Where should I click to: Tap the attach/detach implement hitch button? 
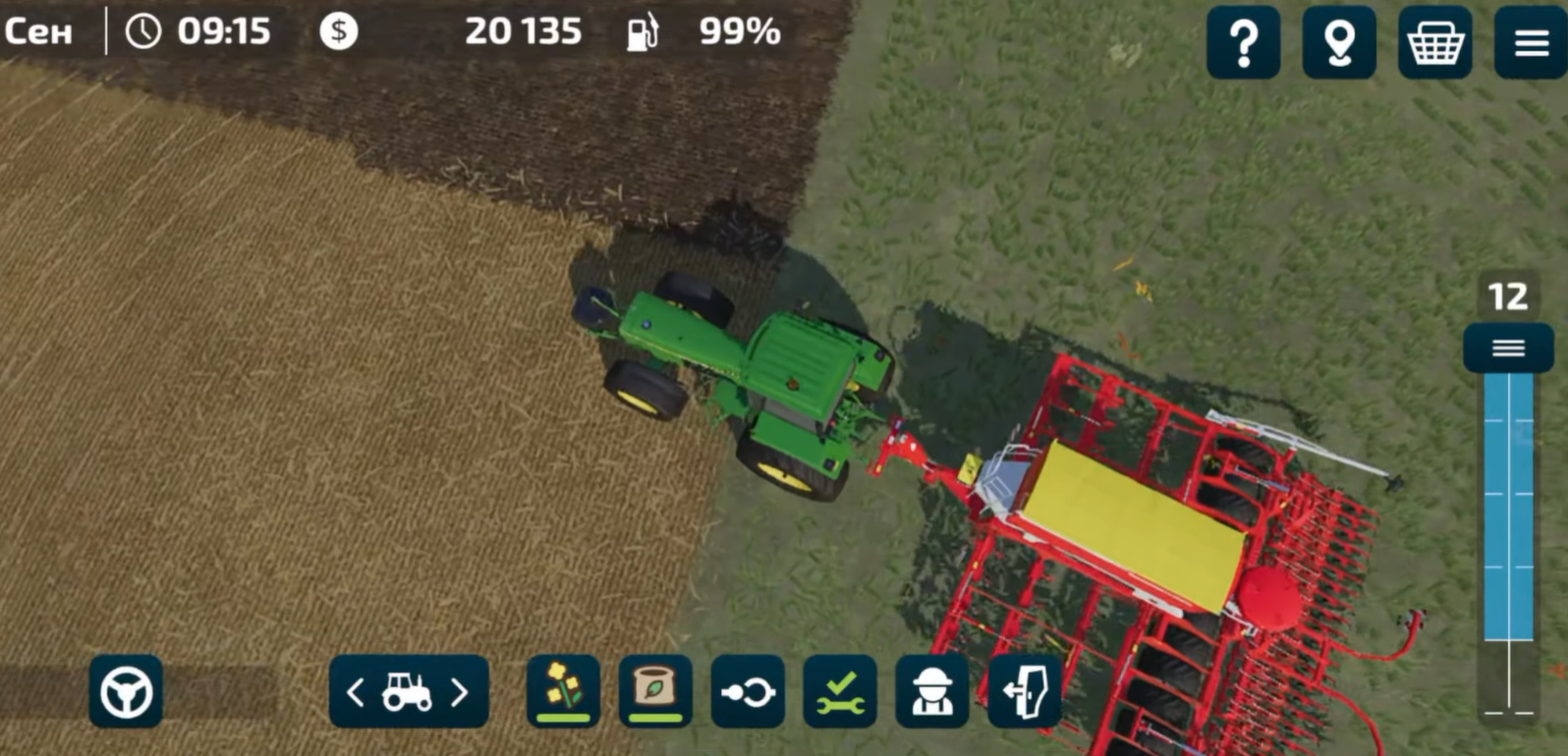(x=748, y=692)
